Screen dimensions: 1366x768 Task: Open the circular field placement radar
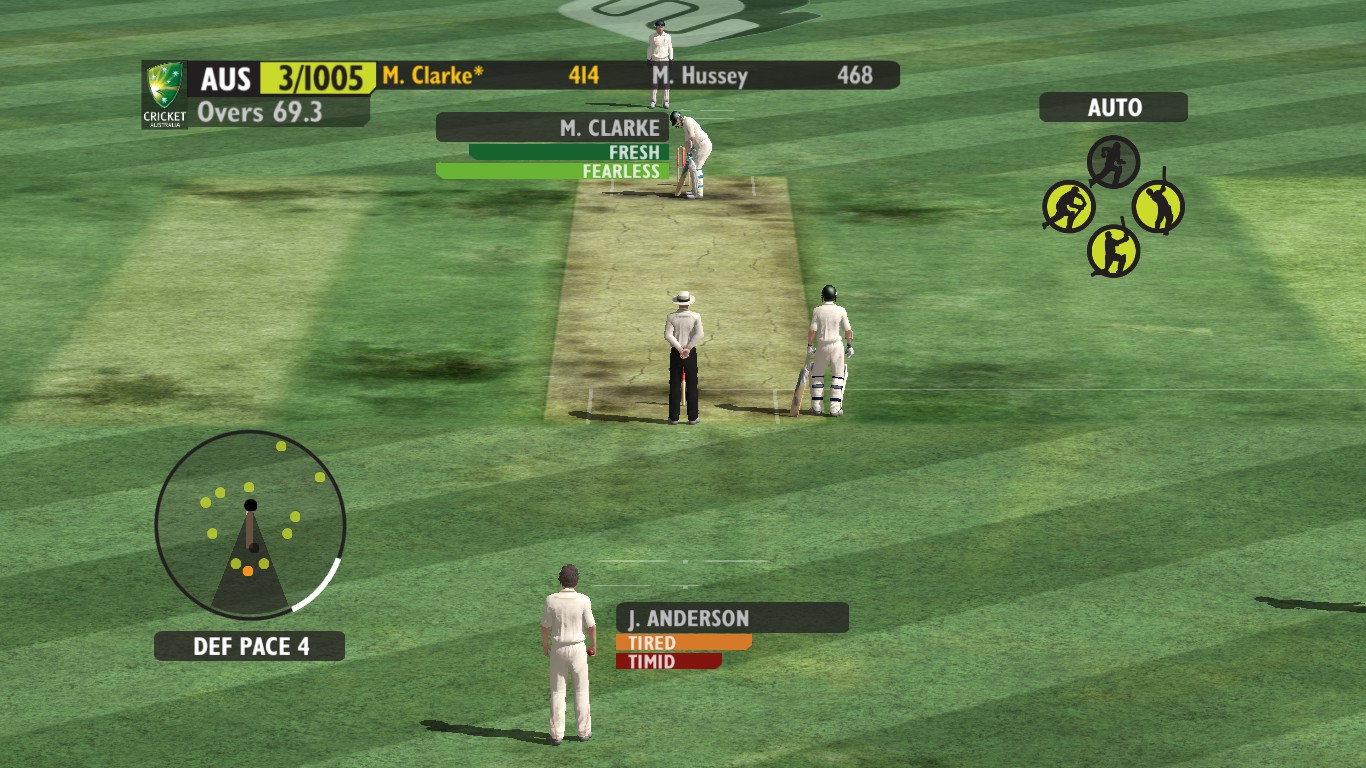coord(250,525)
